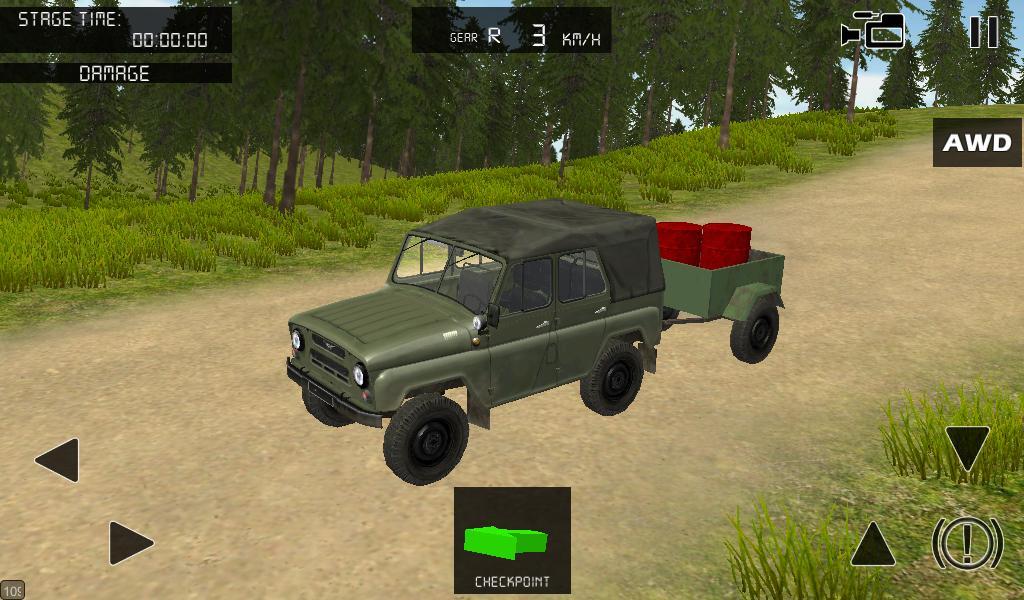Steer left with the left arrow
The height and width of the screenshot is (600, 1024).
pyautogui.click(x=58, y=460)
